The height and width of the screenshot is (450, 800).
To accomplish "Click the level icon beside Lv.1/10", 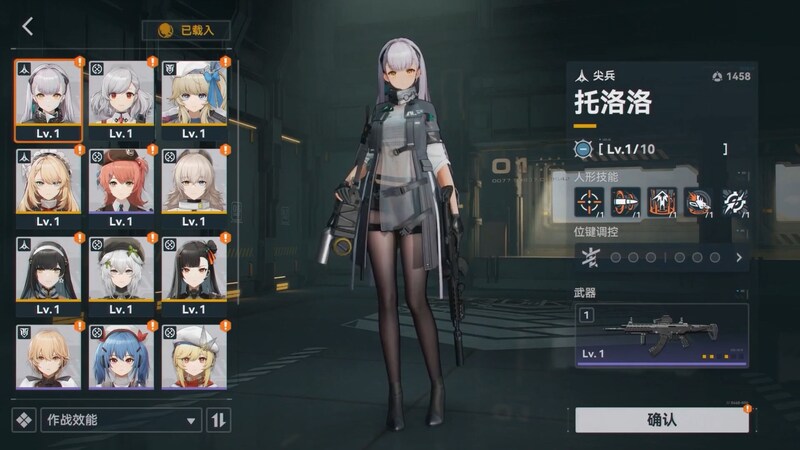I will click(583, 149).
